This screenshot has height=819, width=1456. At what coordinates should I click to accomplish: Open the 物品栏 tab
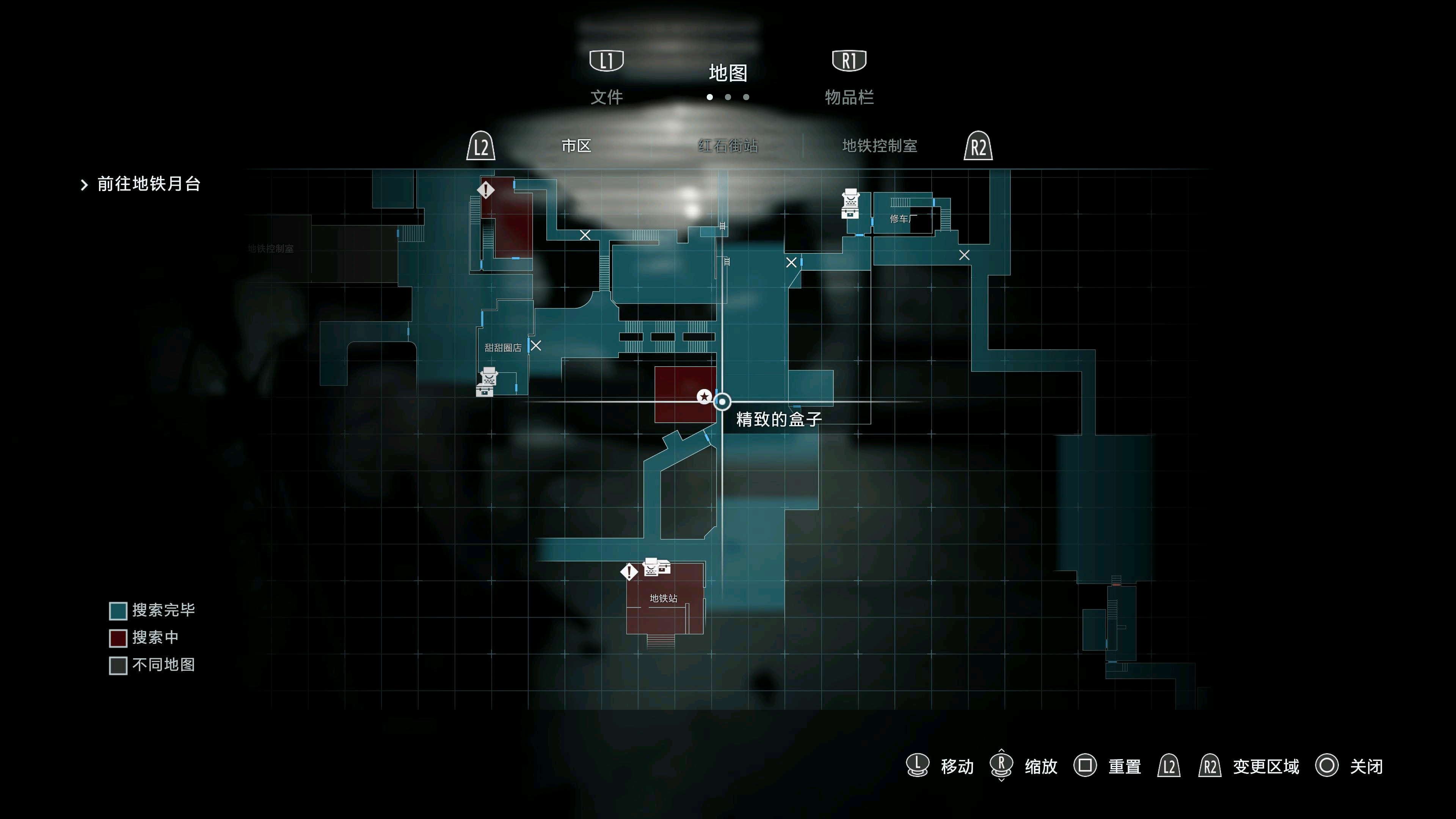849,97
